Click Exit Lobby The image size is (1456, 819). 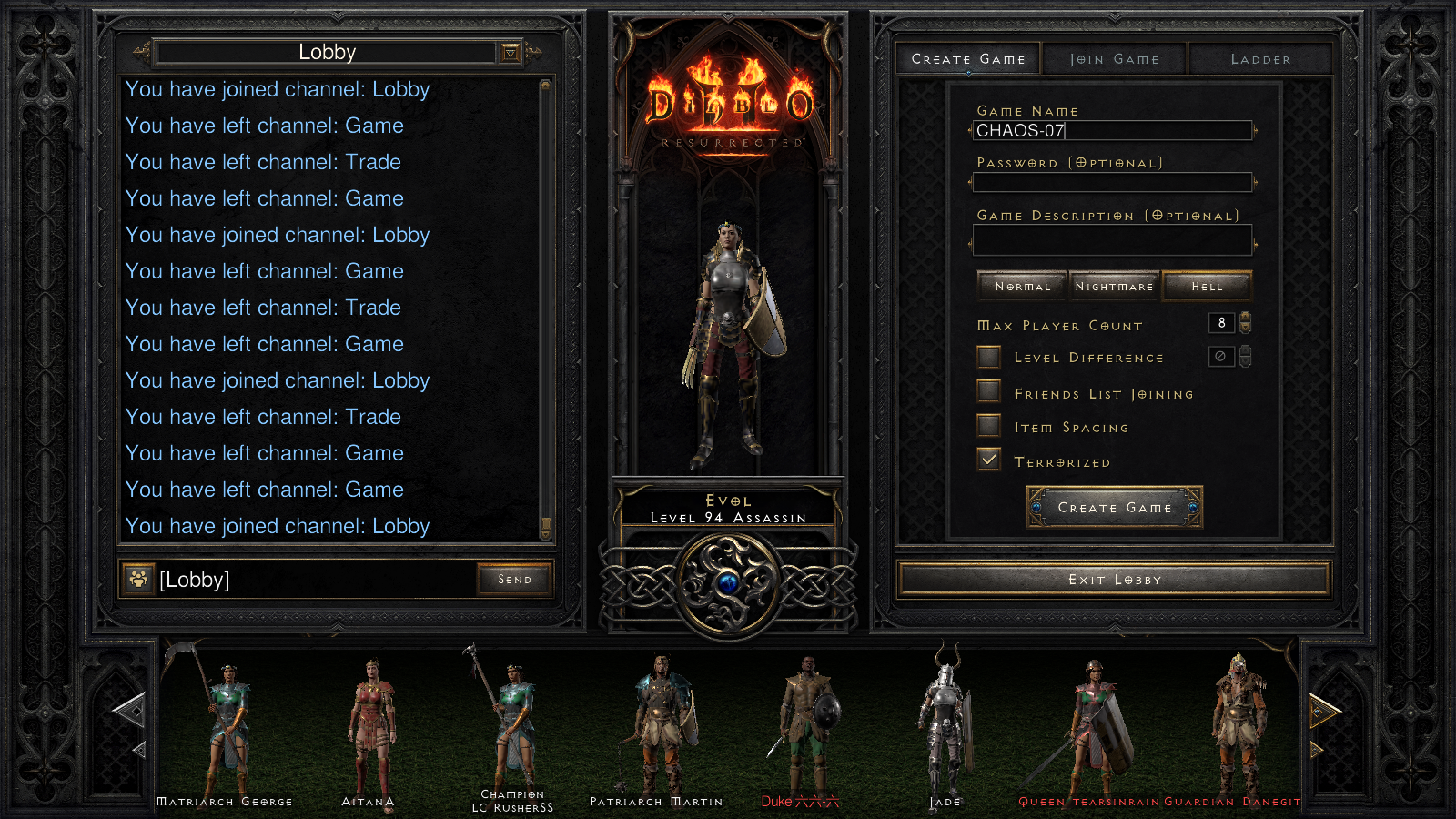click(1114, 579)
